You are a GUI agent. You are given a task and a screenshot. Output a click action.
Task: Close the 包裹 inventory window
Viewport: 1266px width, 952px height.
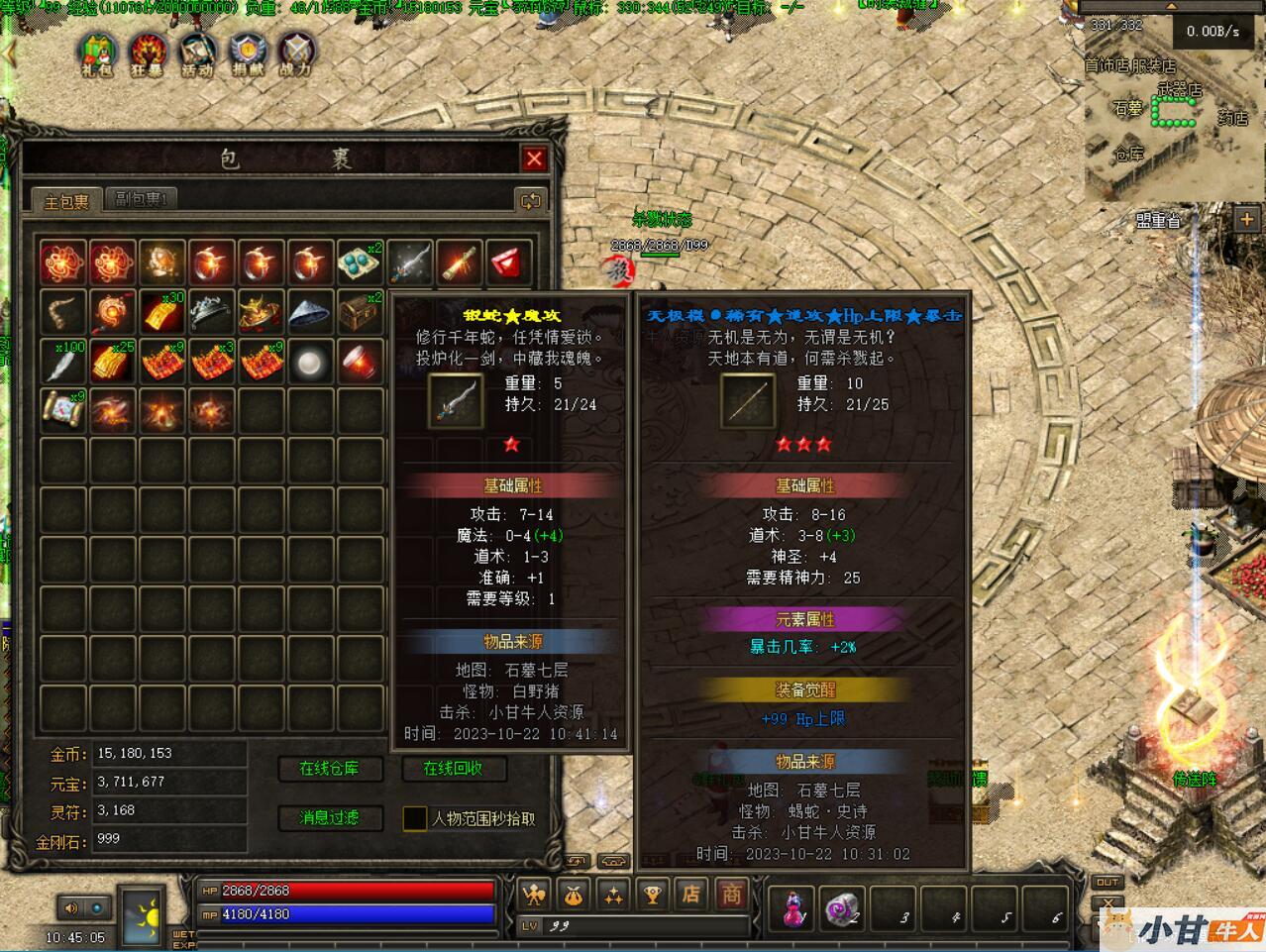coord(534,159)
